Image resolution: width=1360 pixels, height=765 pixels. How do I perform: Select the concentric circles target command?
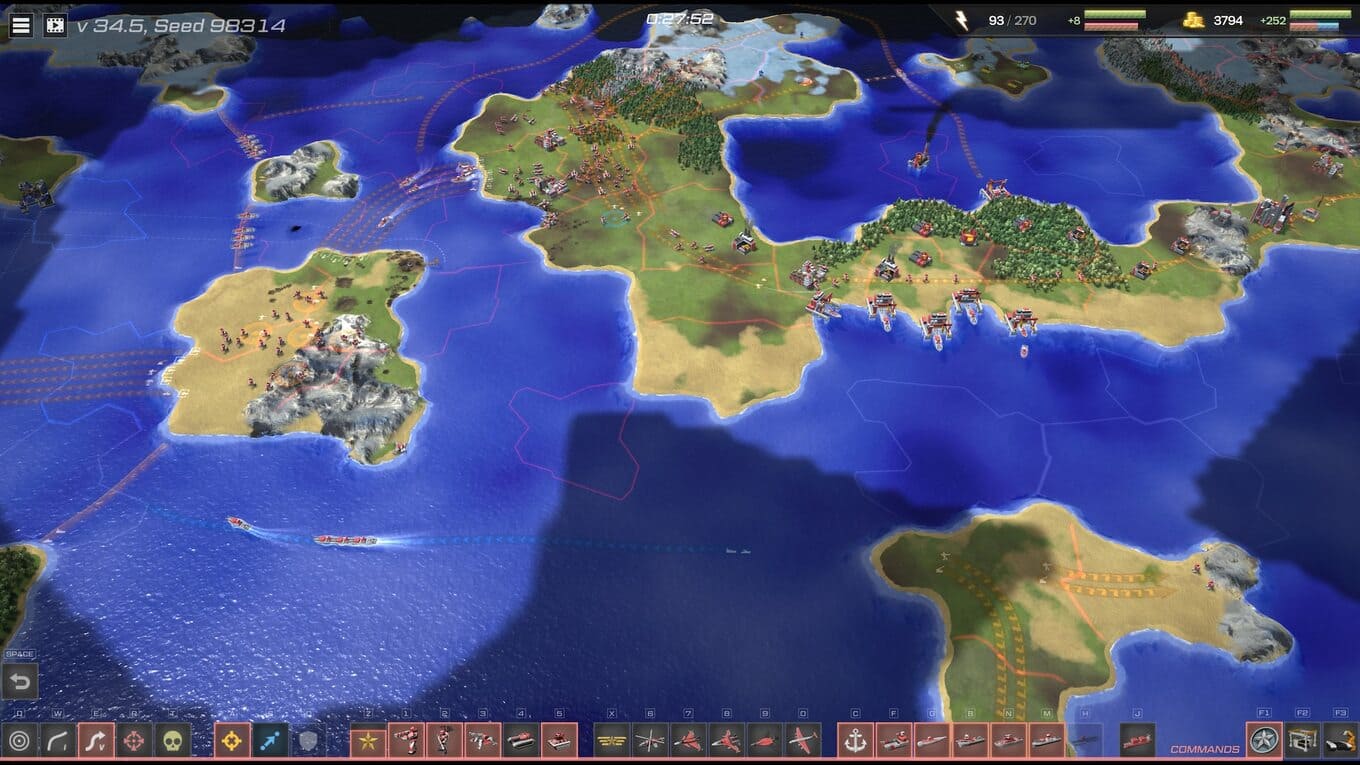click(x=19, y=741)
